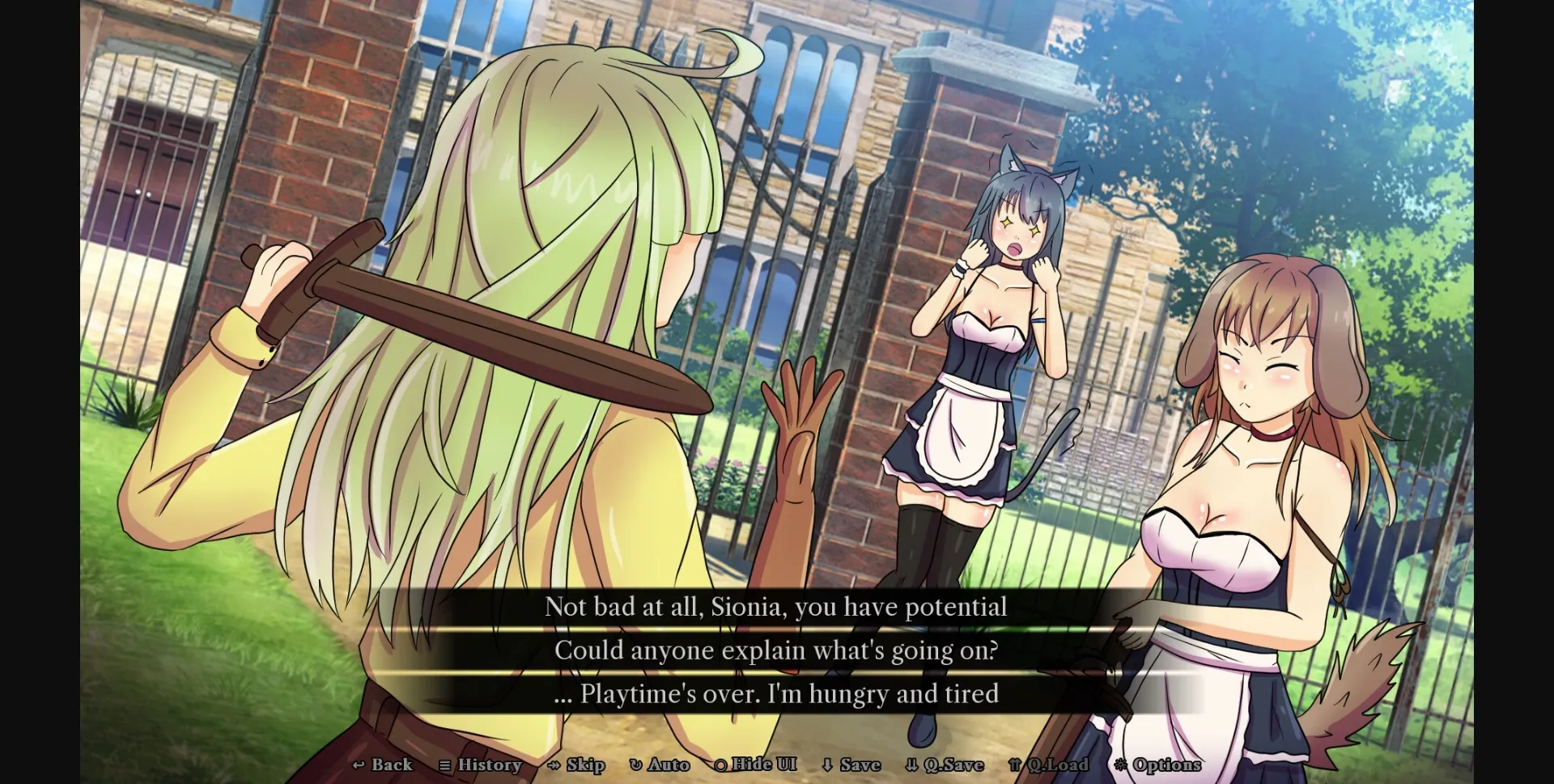Click the Skip fast-forward arrow icon
Viewport: 1554px width, 784px height.
coord(554,765)
